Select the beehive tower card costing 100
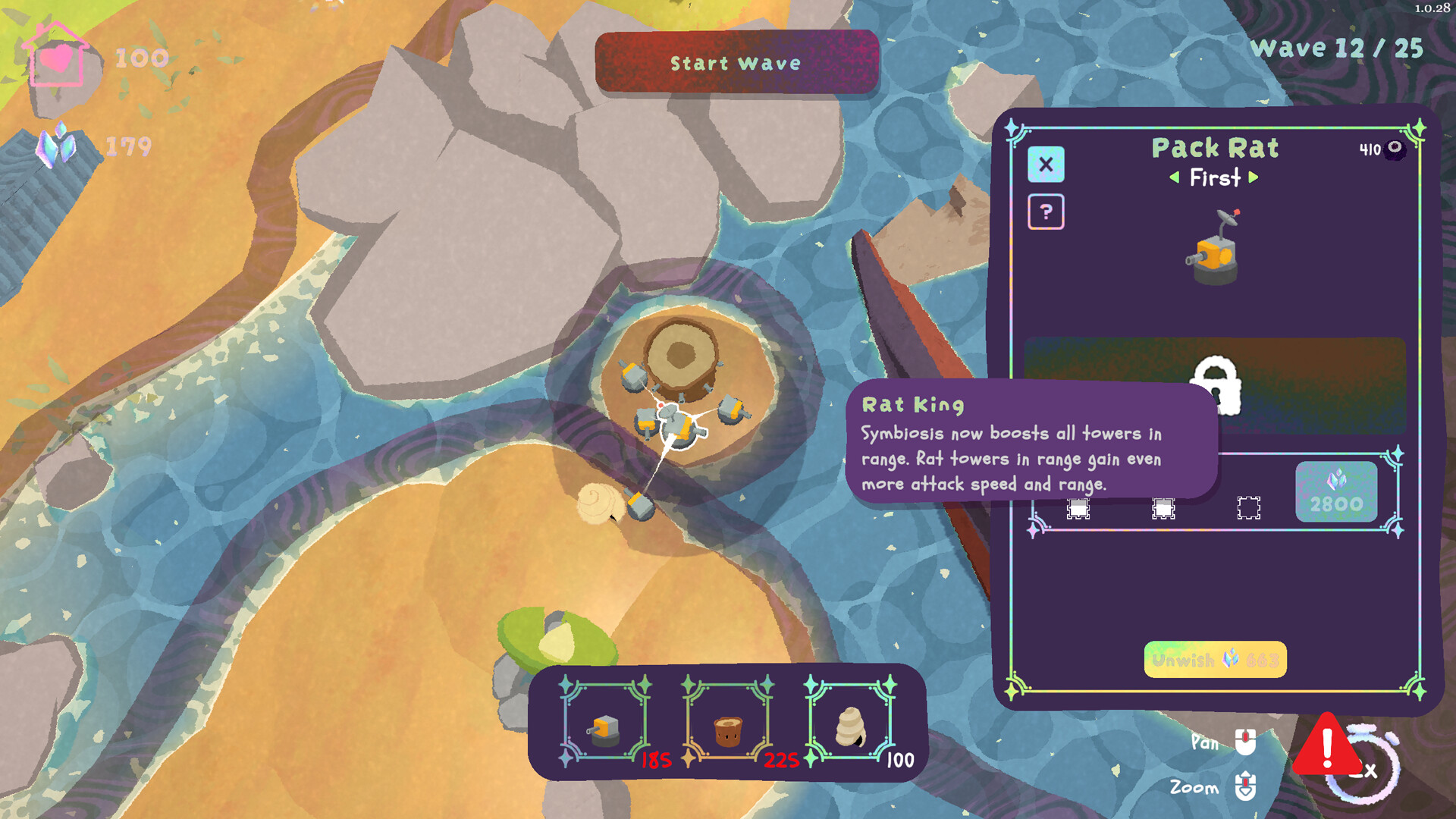This screenshot has width=1456, height=819. pos(850,722)
